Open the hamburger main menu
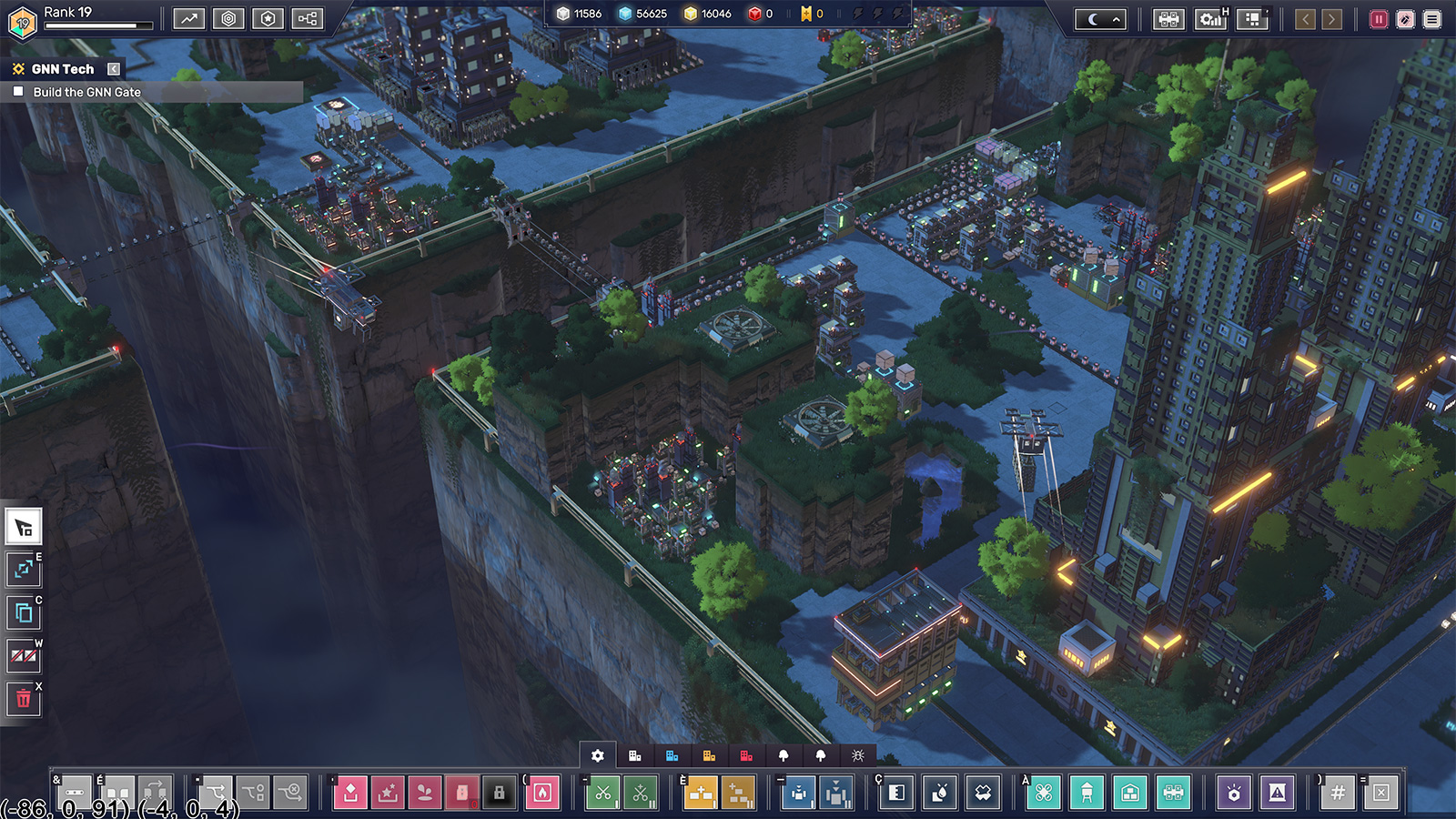The width and height of the screenshot is (1456, 819). tap(1432, 19)
